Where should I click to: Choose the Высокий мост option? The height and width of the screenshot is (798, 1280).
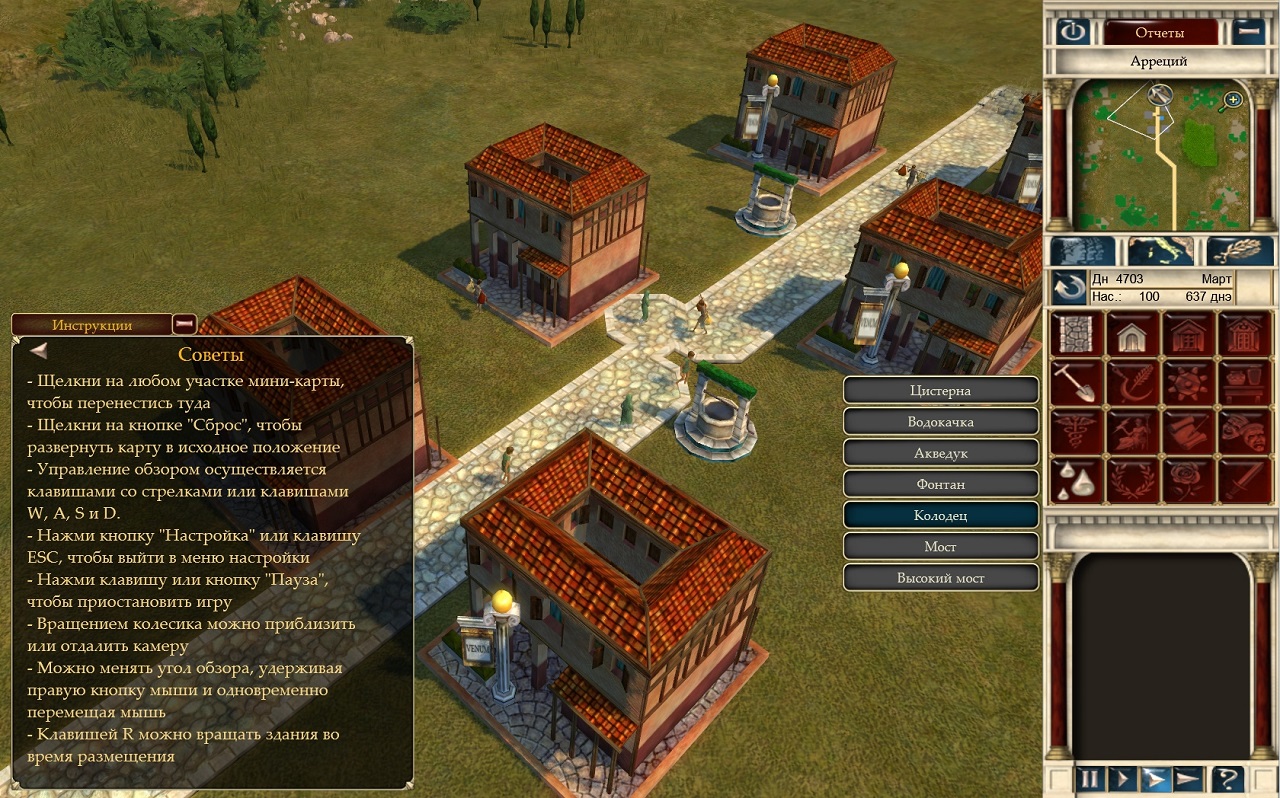[941, 577]
